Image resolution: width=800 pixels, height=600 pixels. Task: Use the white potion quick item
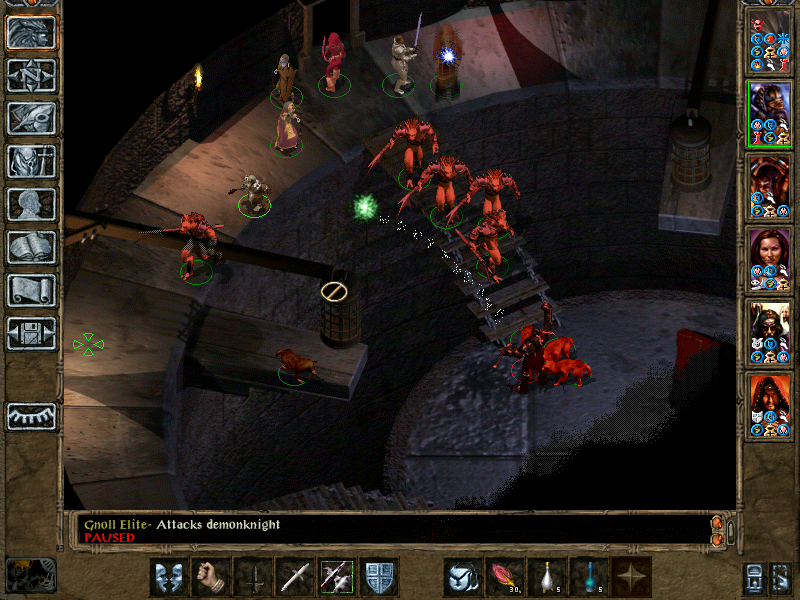click(547, 577)
